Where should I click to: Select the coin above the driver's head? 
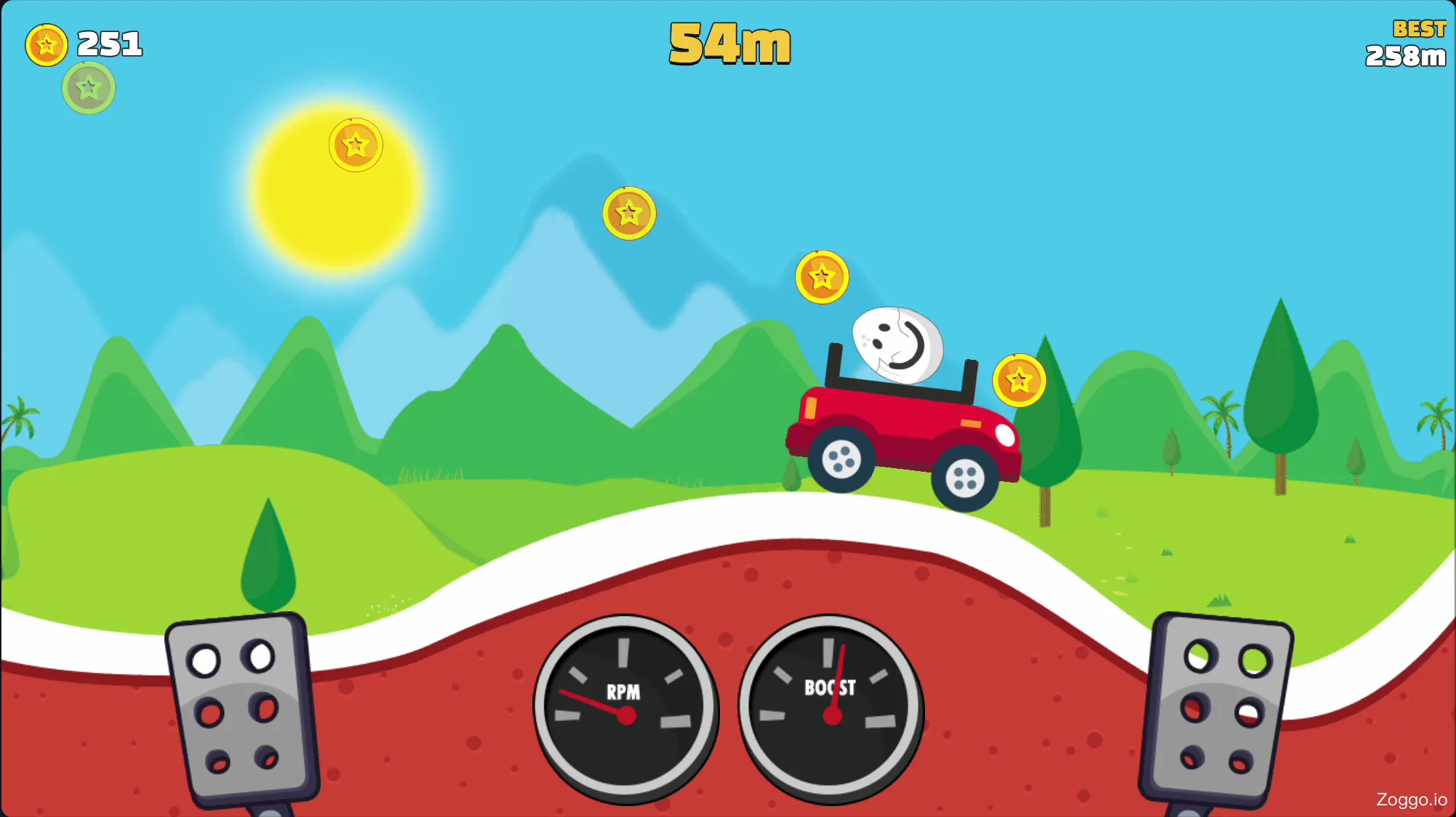coord(821,277)
